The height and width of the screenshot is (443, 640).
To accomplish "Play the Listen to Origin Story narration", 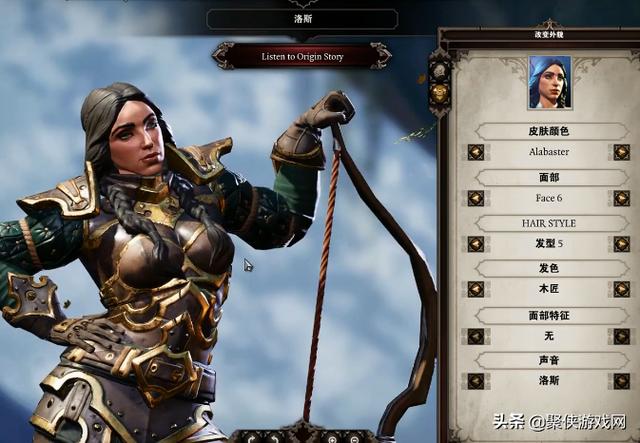I will [301, 57].
